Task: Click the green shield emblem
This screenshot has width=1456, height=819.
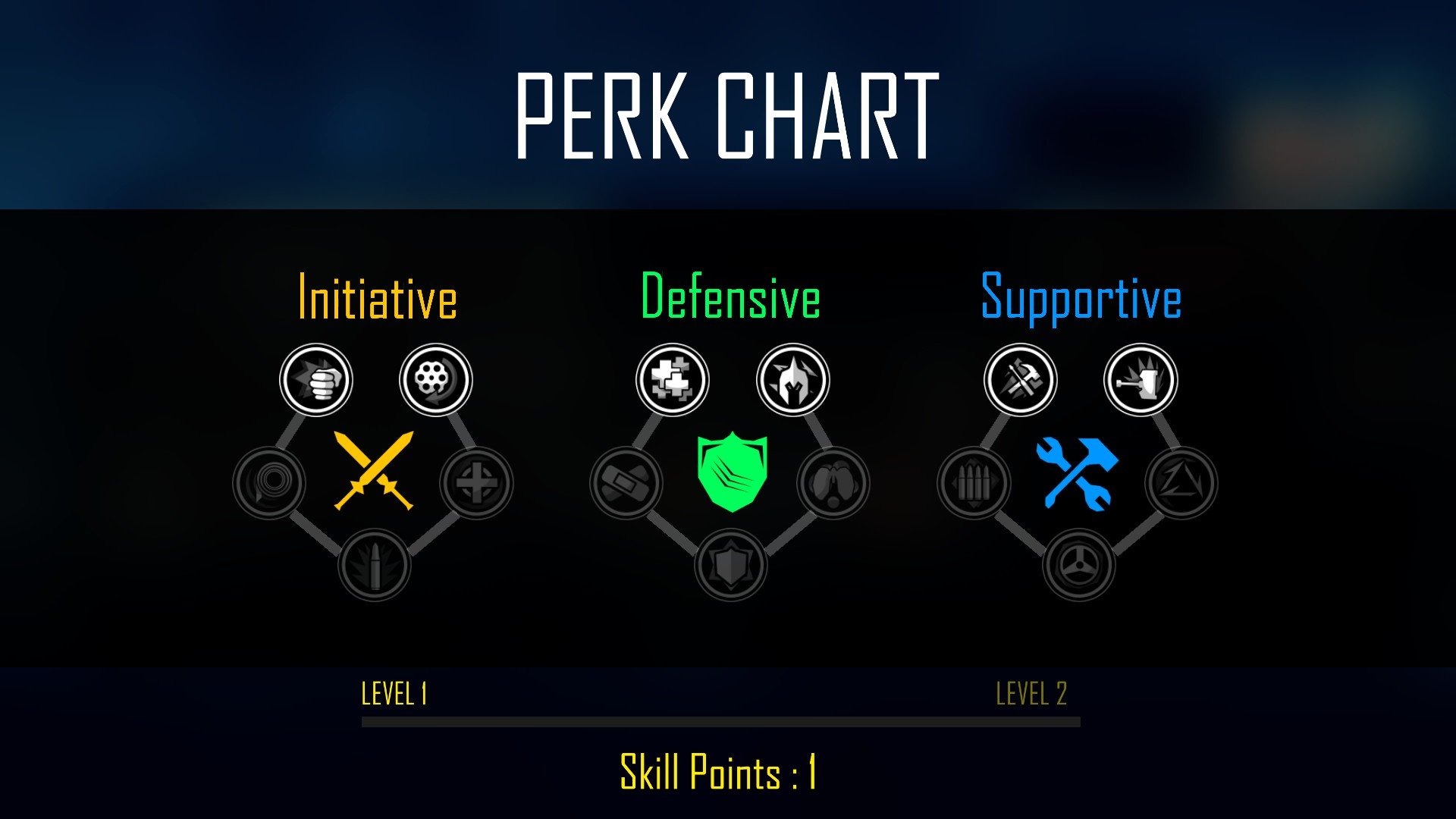Action: tap(732, 471)
